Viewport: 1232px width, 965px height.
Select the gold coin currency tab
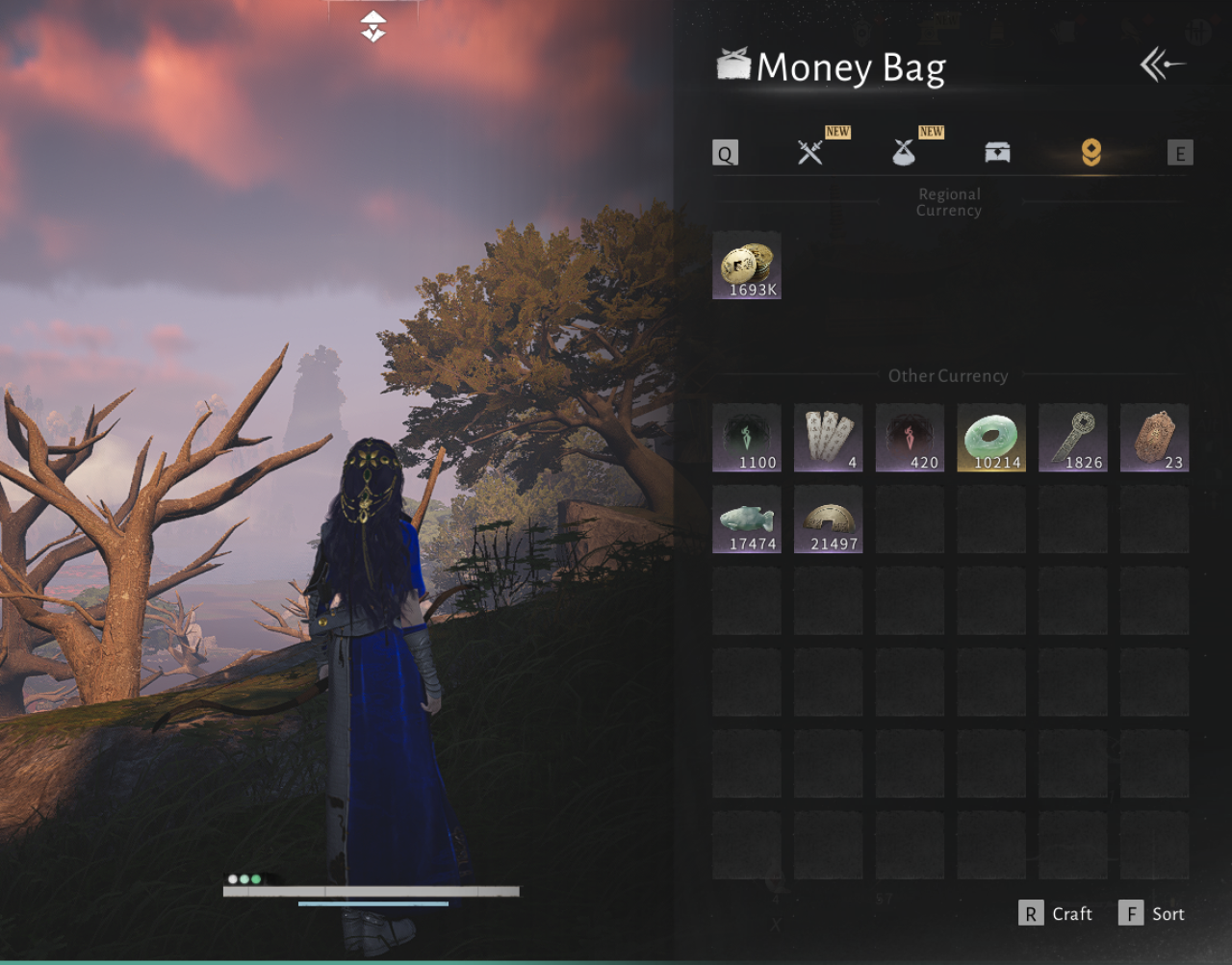[1091, 152]
